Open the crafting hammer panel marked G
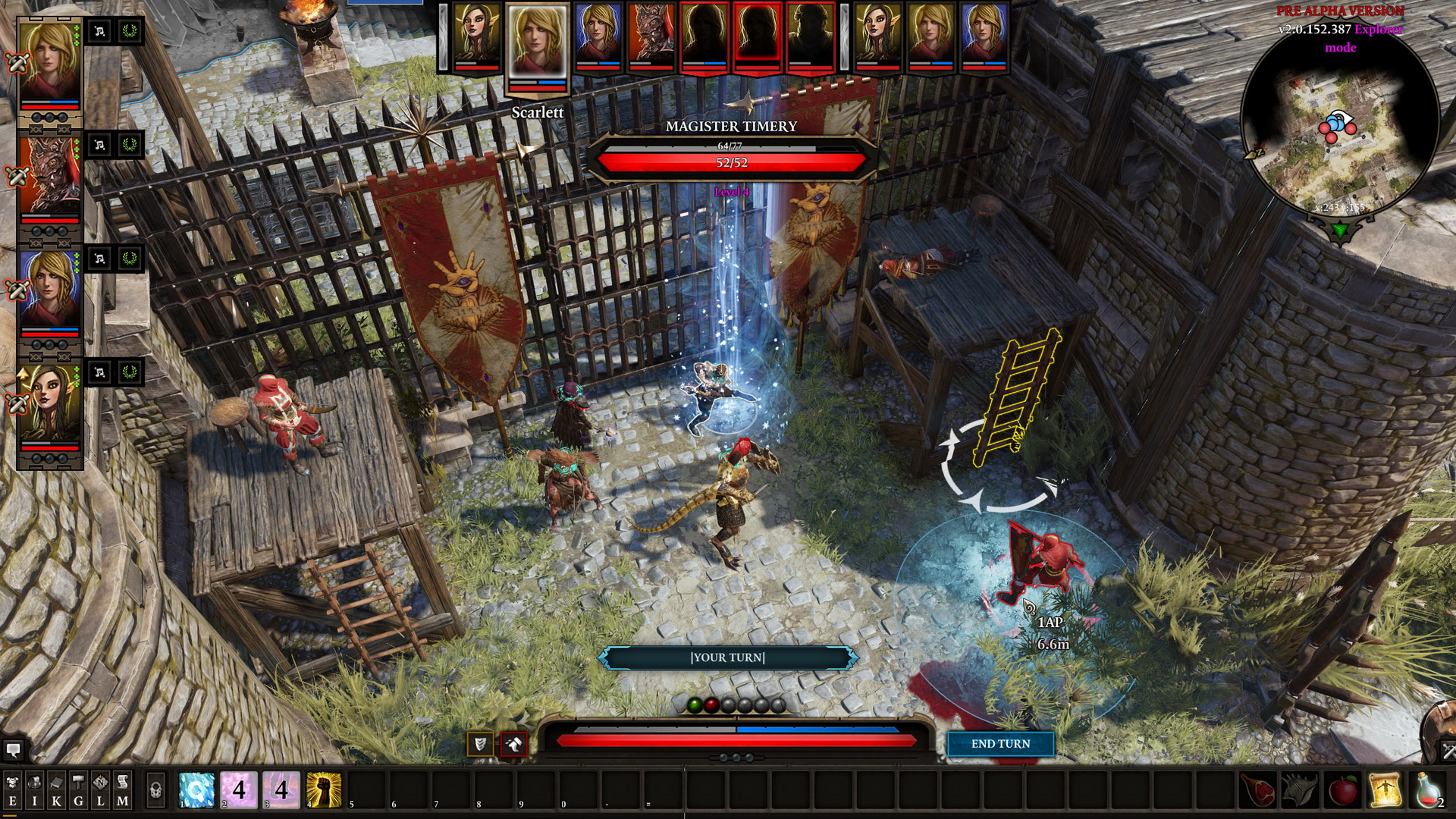This screenshot has width=1456, height=819. tap(78, 790)
